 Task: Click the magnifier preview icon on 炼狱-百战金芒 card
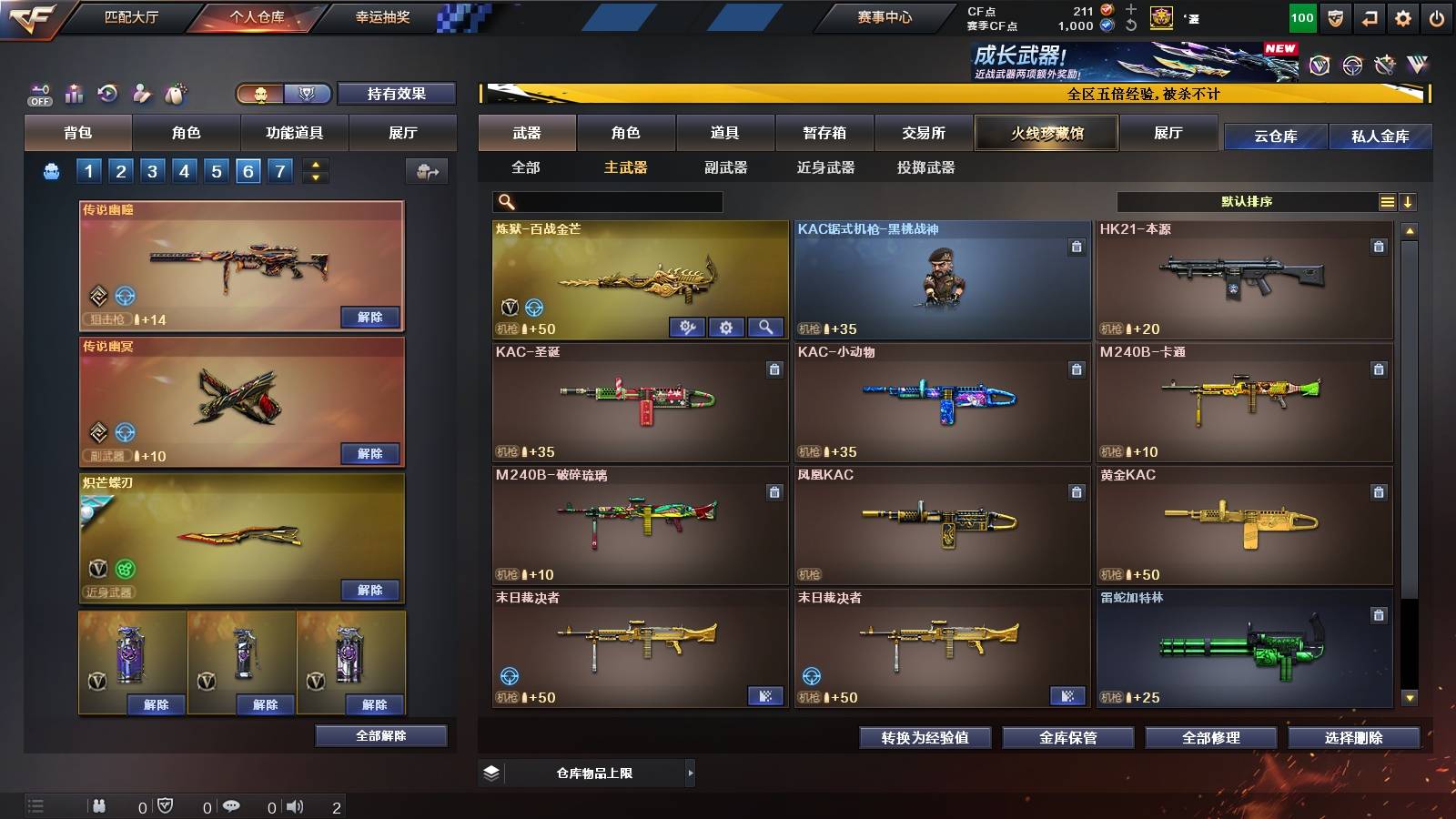tap(764, 328)
